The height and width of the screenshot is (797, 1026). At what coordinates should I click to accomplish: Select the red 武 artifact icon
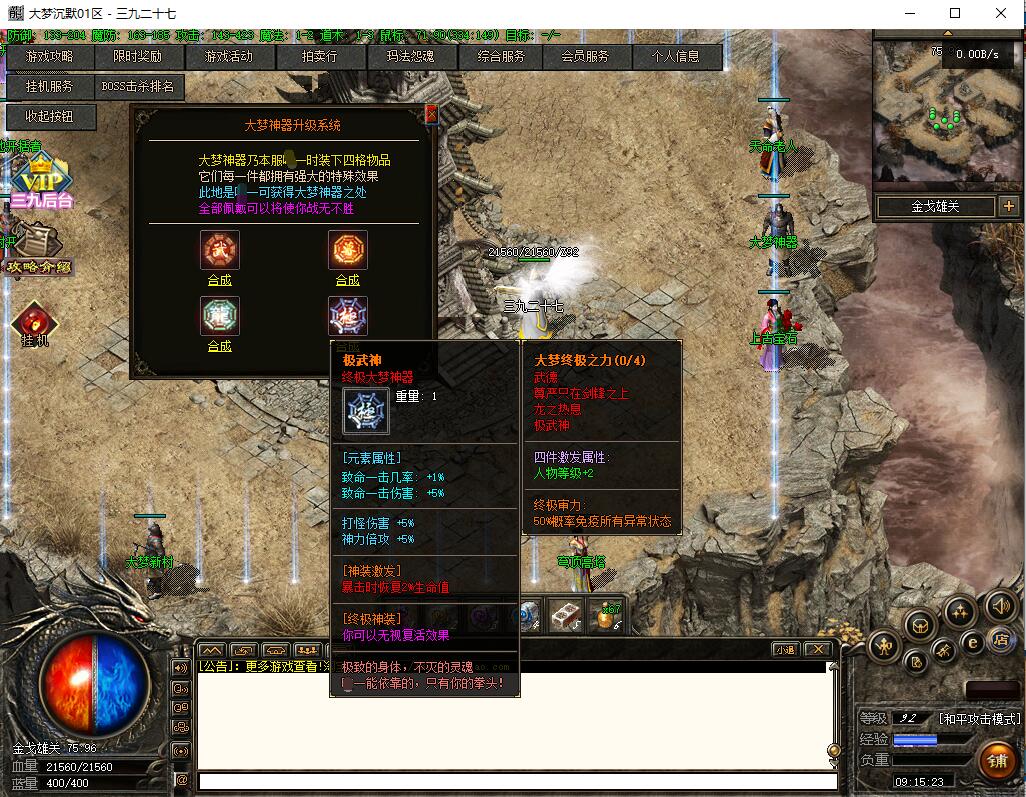tap(220, 250)
